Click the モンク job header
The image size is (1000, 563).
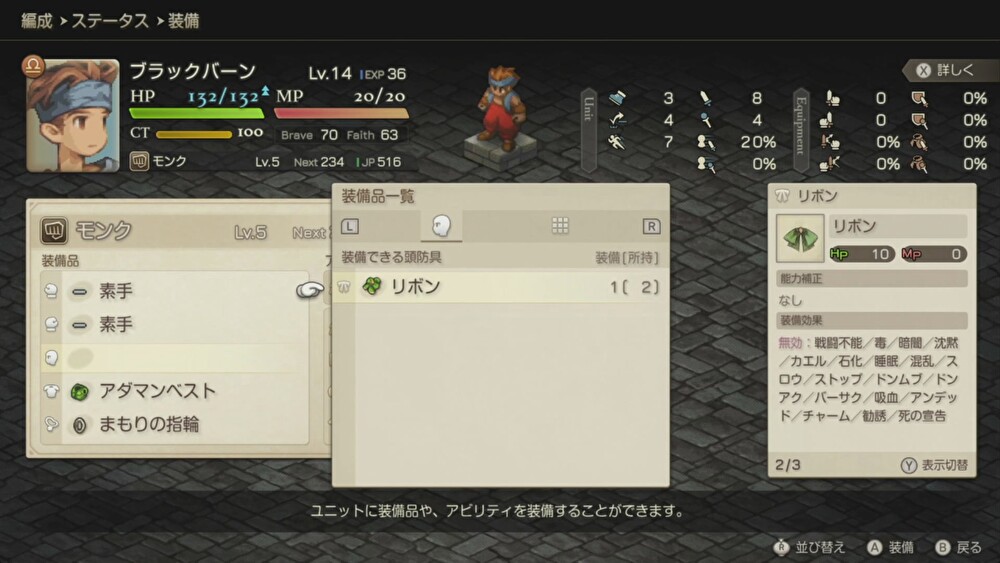pyautogui.click(x=100, y=231)
